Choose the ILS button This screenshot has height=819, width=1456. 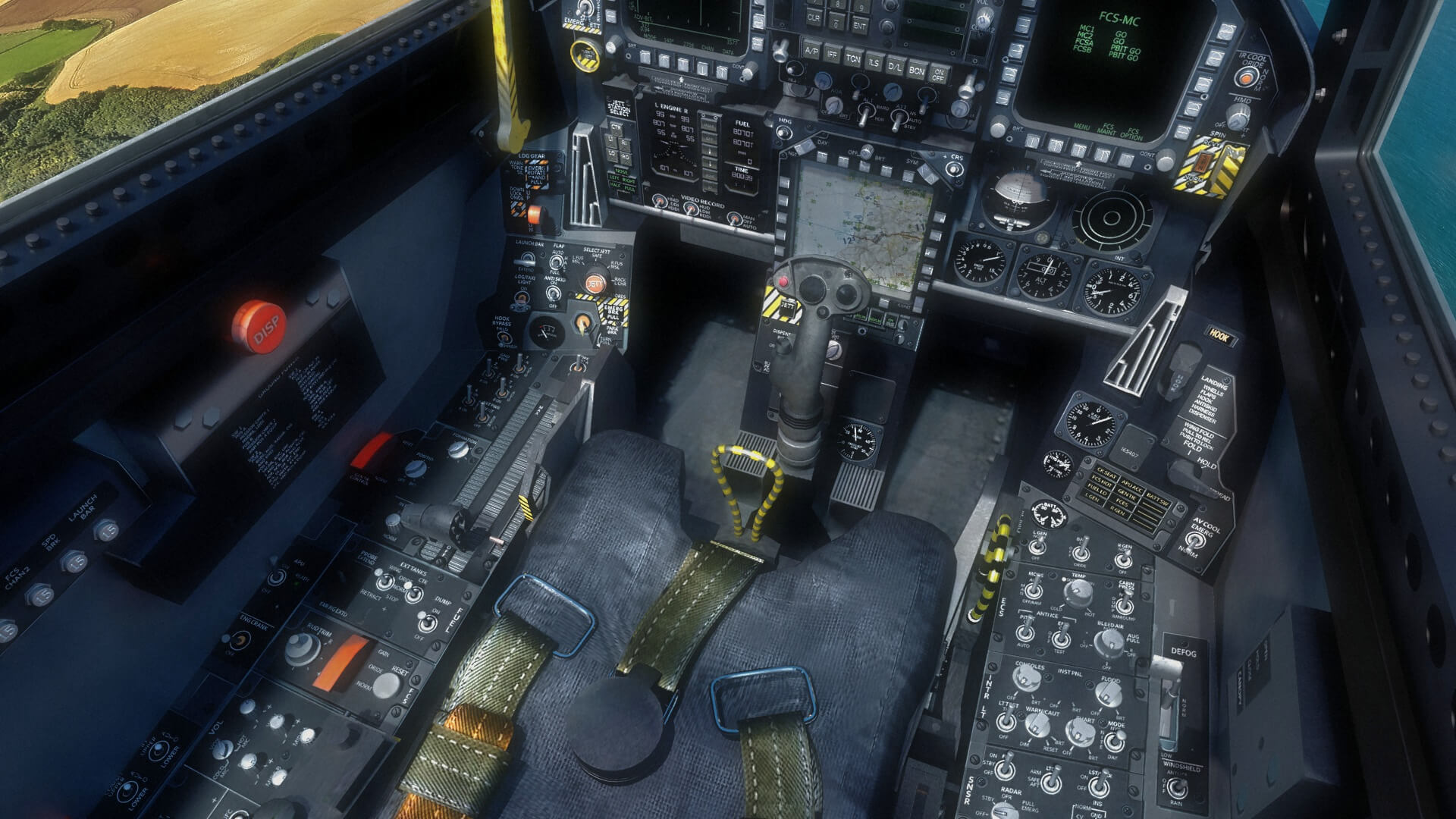(874, 62)
